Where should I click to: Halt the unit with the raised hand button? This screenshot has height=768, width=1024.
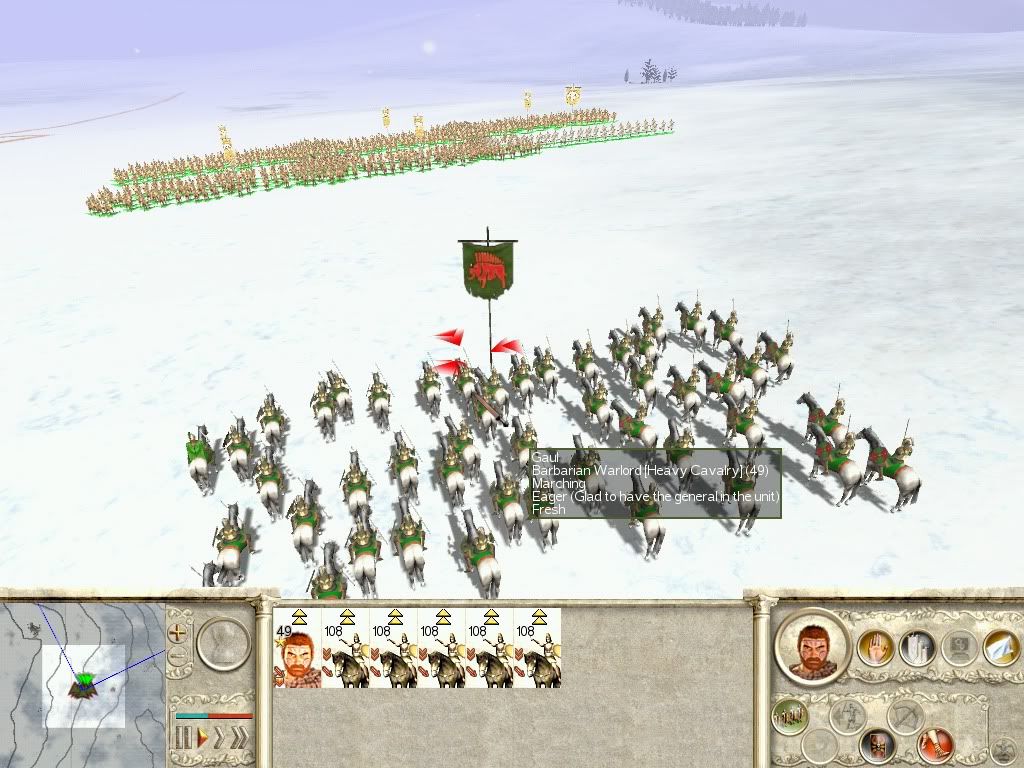(x=875, y=648)
